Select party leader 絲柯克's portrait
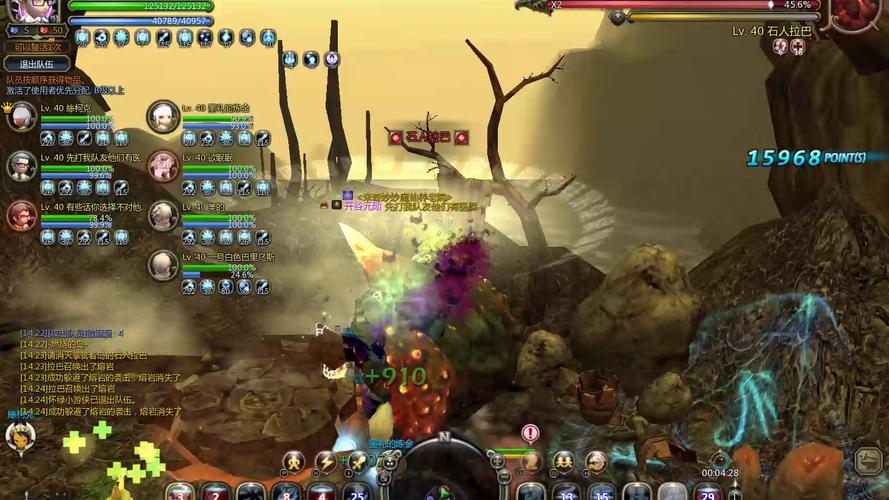This screenshot has height=500, width=889. 22,116
